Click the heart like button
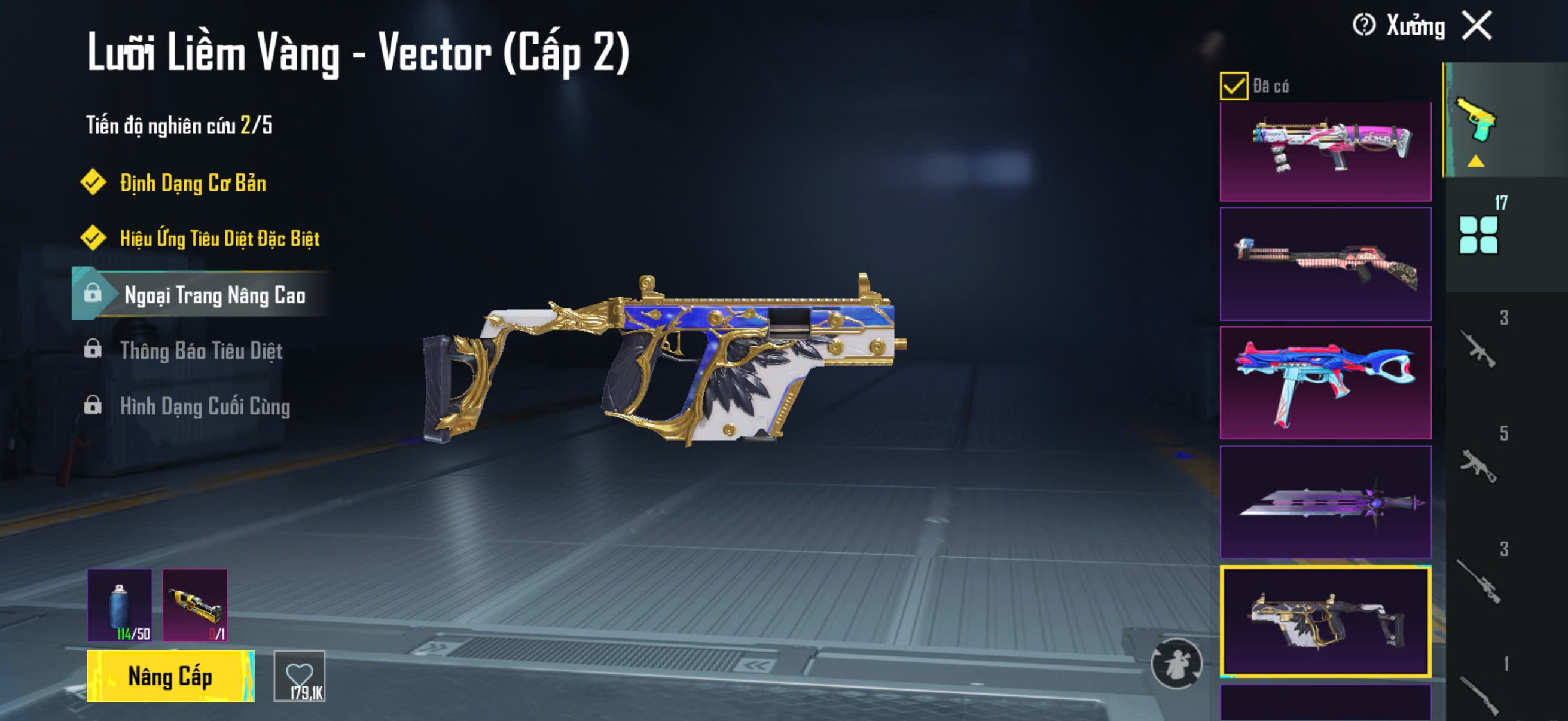The image size is (1568, 721). coord(300,676)
